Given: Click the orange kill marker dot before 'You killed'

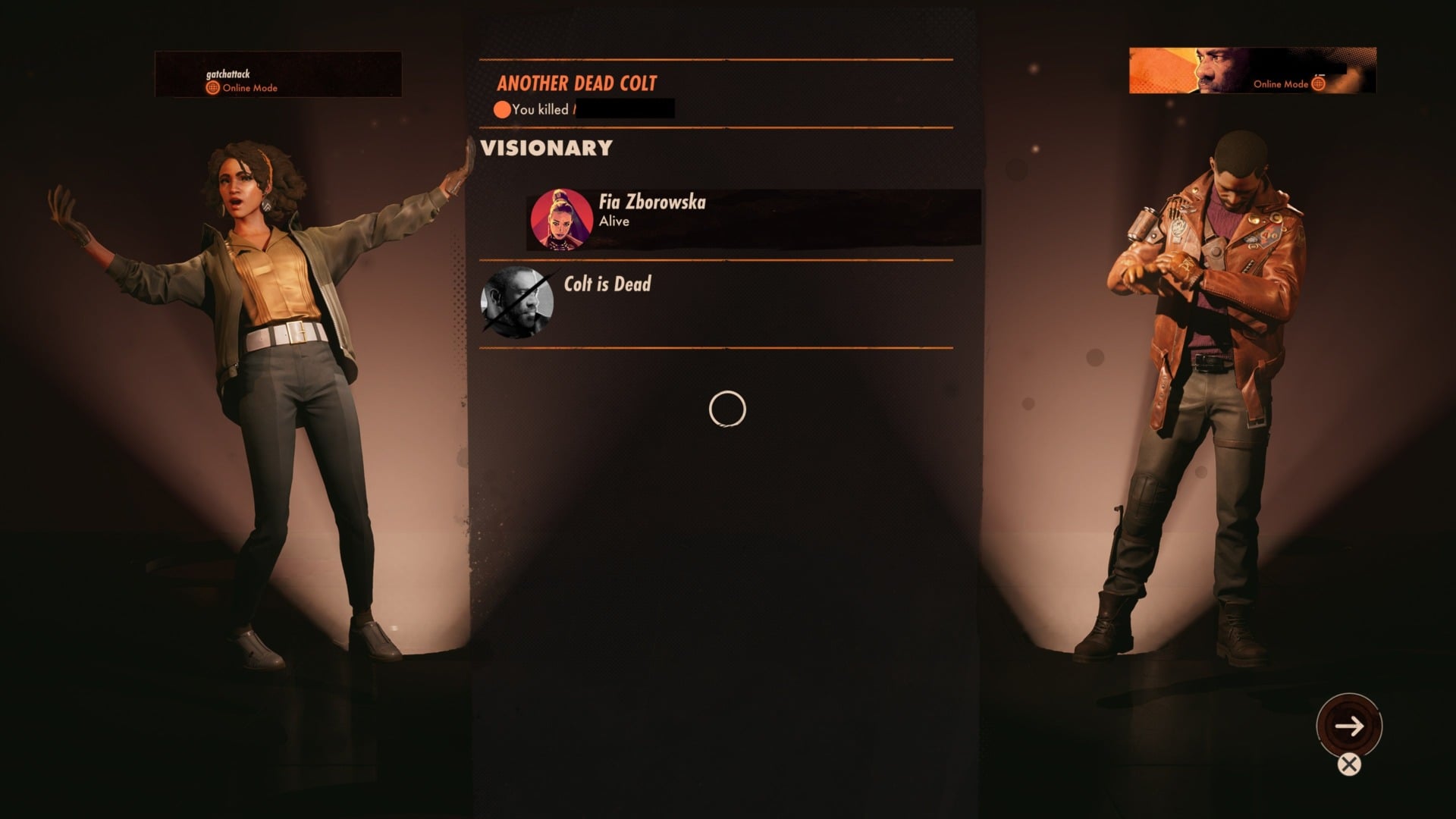Looking at the screenshot, I should [x=502, y=110].
